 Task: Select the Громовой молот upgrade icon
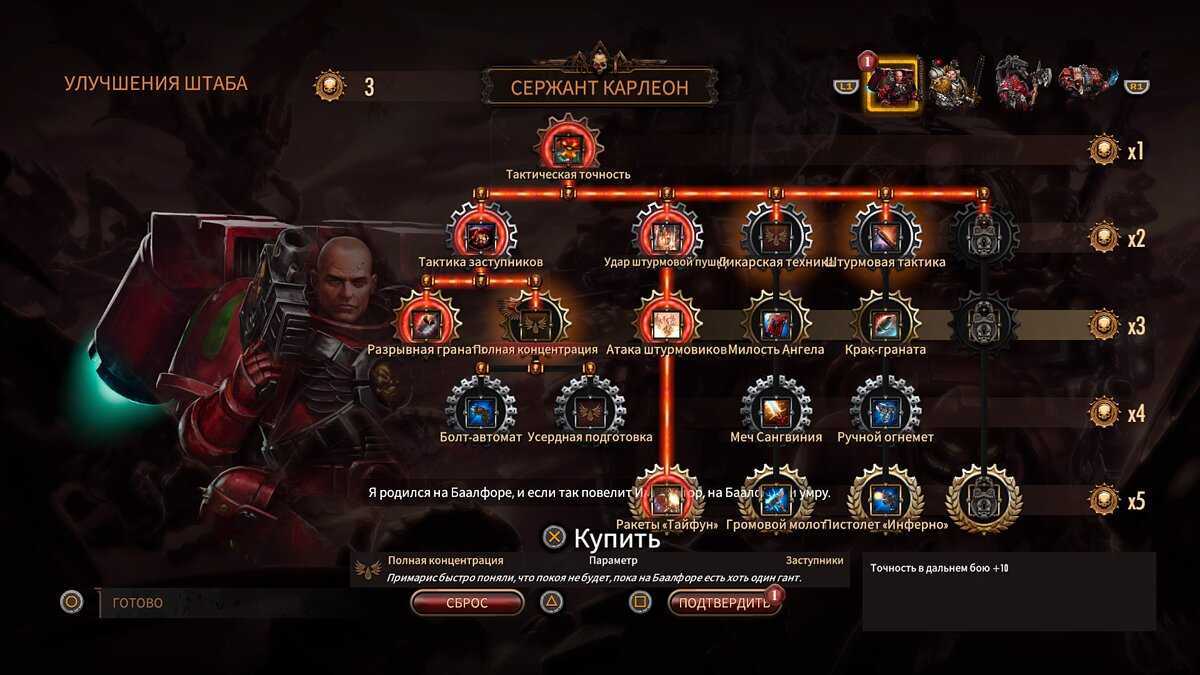776,496
